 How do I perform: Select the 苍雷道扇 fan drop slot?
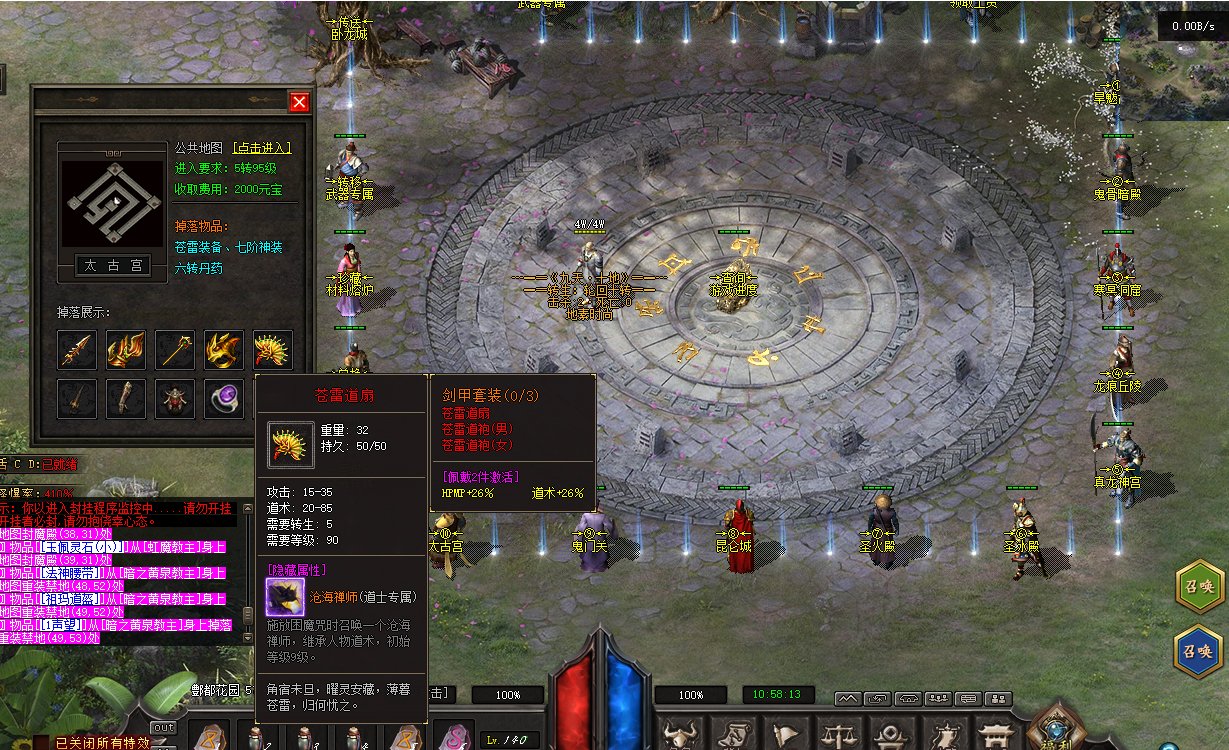click(273, 350)
